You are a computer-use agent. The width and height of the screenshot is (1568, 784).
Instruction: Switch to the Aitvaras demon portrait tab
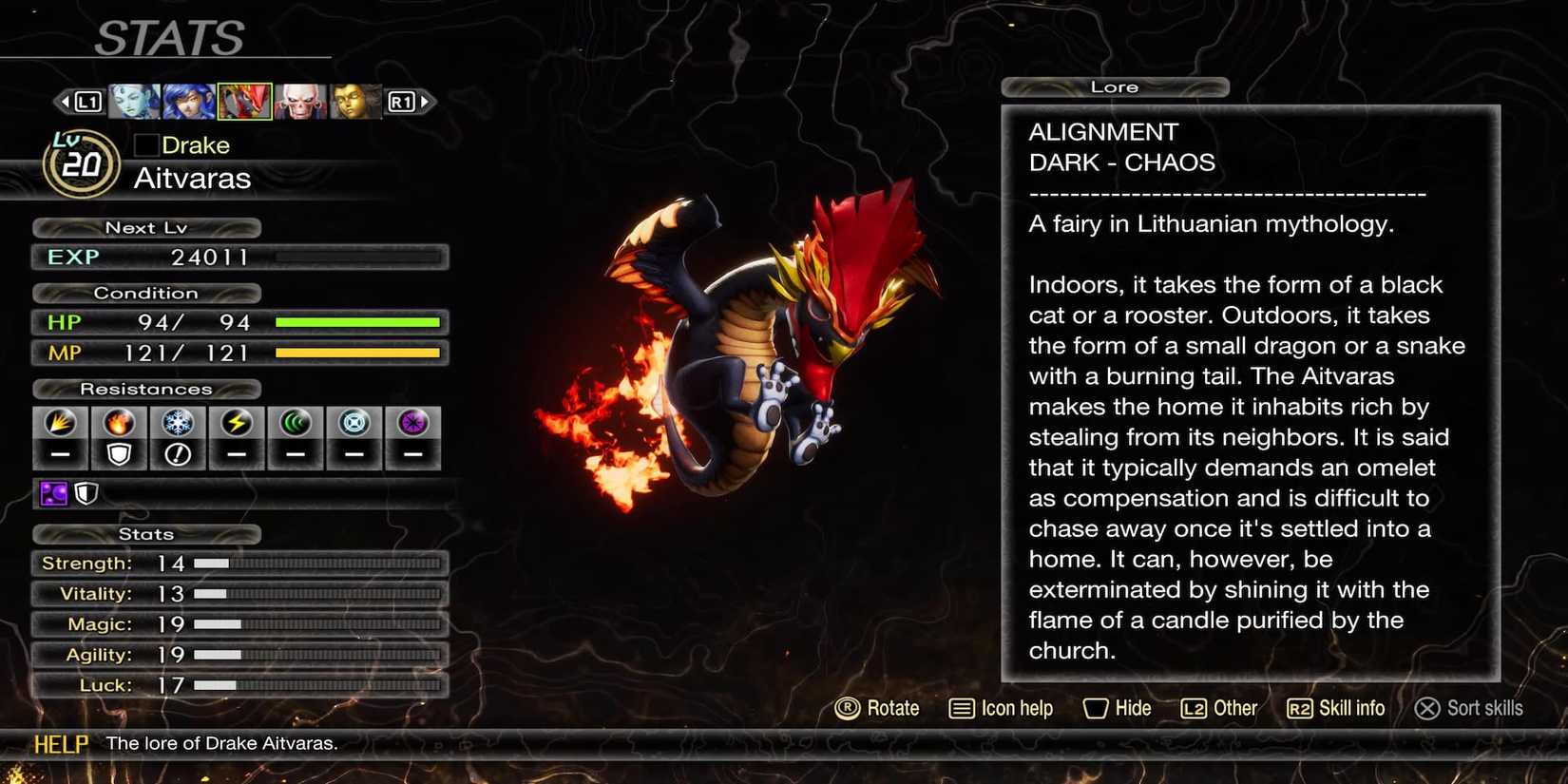pyautogui.click(x=244, y=100)
